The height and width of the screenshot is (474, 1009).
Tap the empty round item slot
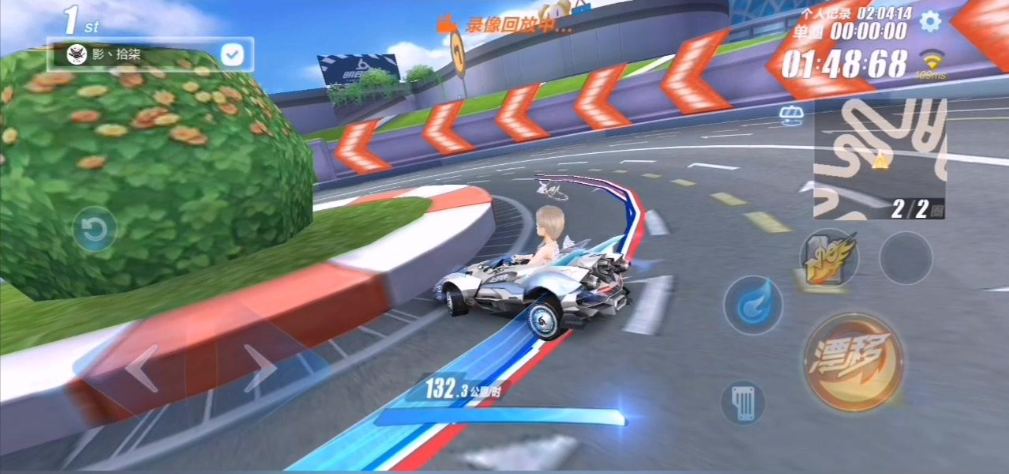coord(905,257)
